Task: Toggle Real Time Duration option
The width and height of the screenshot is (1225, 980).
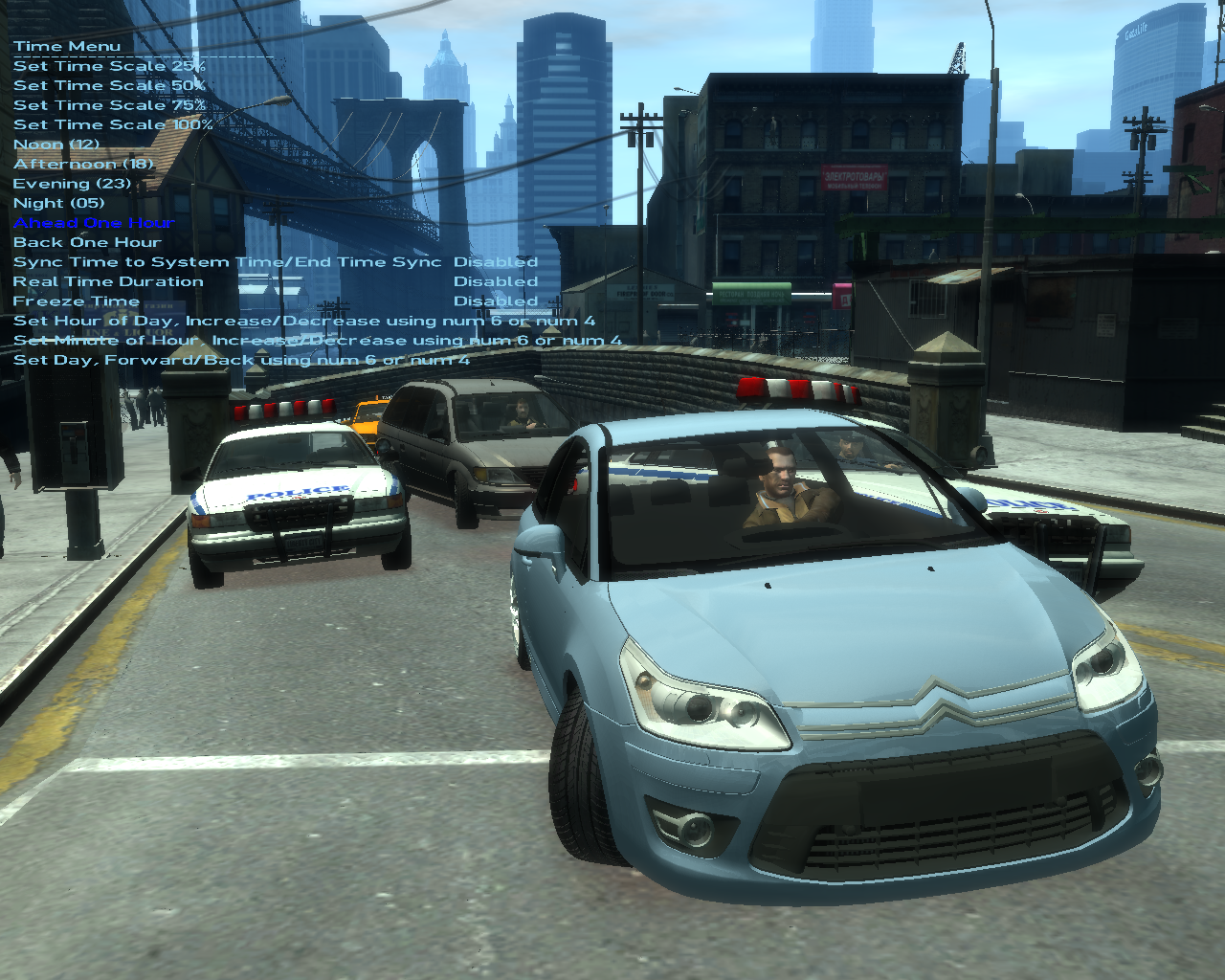Action: (x=108, y=282)
